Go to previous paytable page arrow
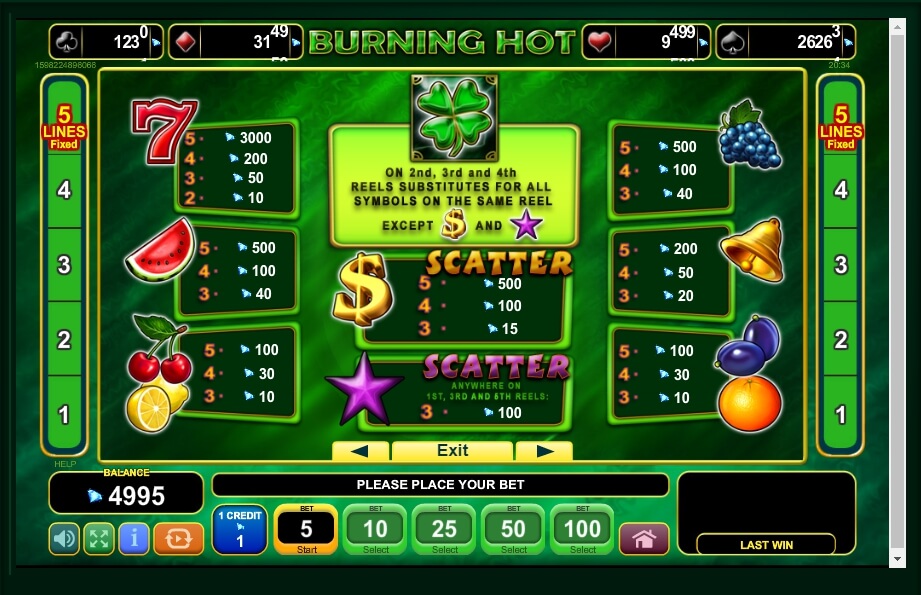 (x=360, y=451)
